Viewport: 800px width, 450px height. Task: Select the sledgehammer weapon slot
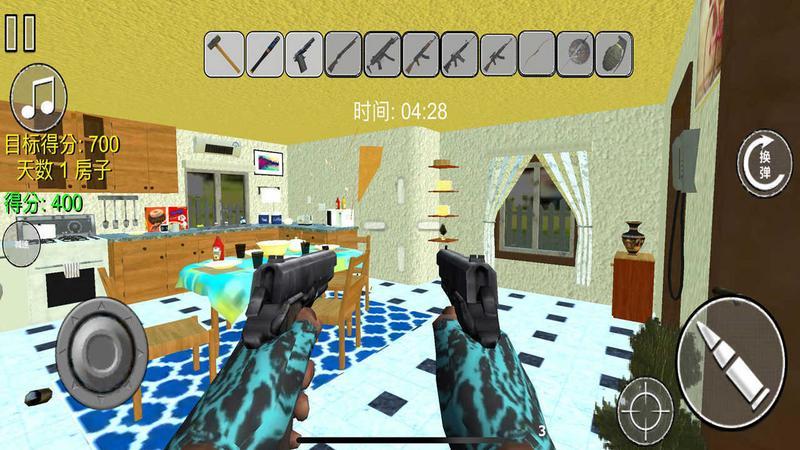click(223, 53)
